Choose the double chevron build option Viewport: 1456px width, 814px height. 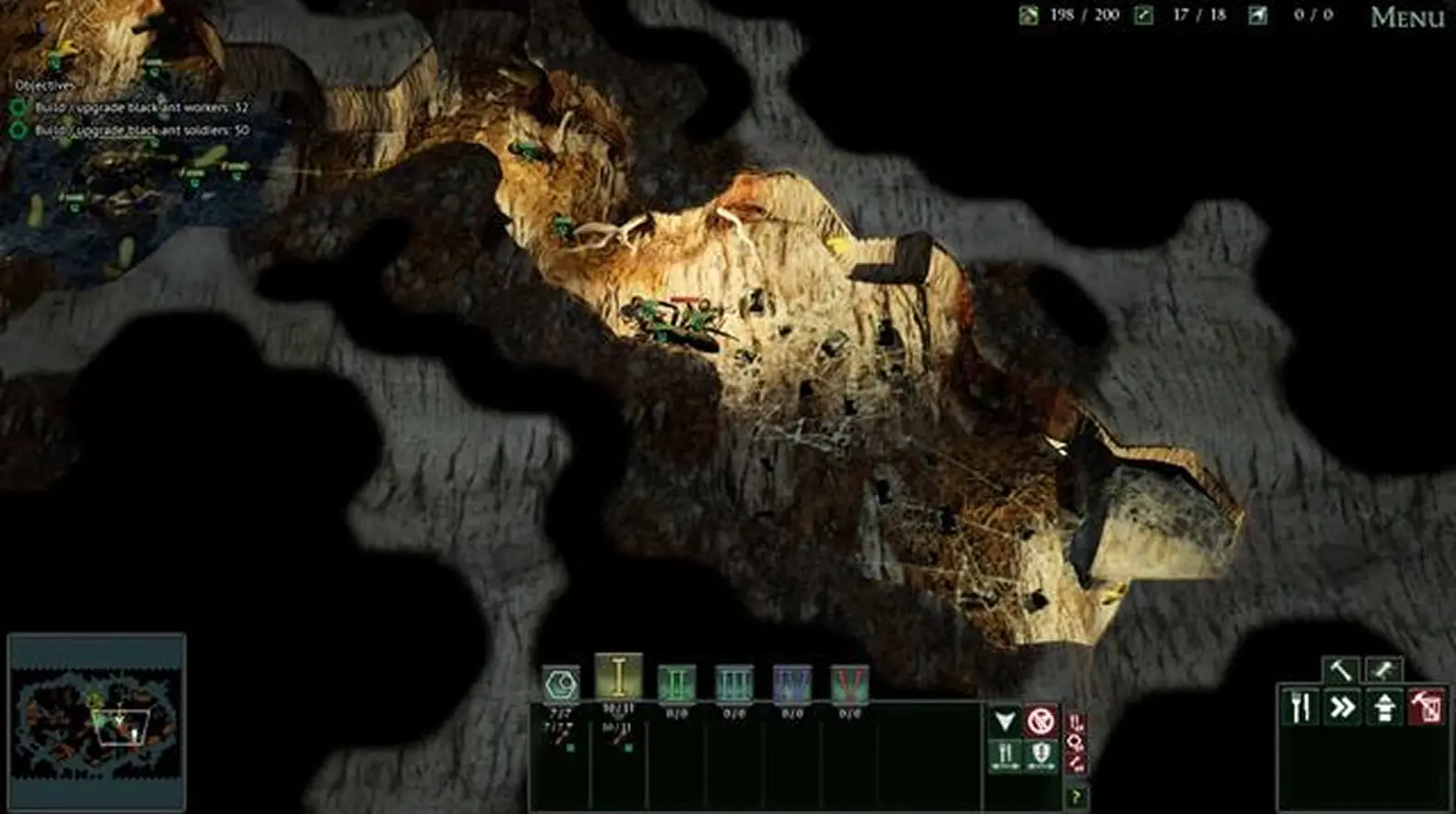coord(1342,708)
